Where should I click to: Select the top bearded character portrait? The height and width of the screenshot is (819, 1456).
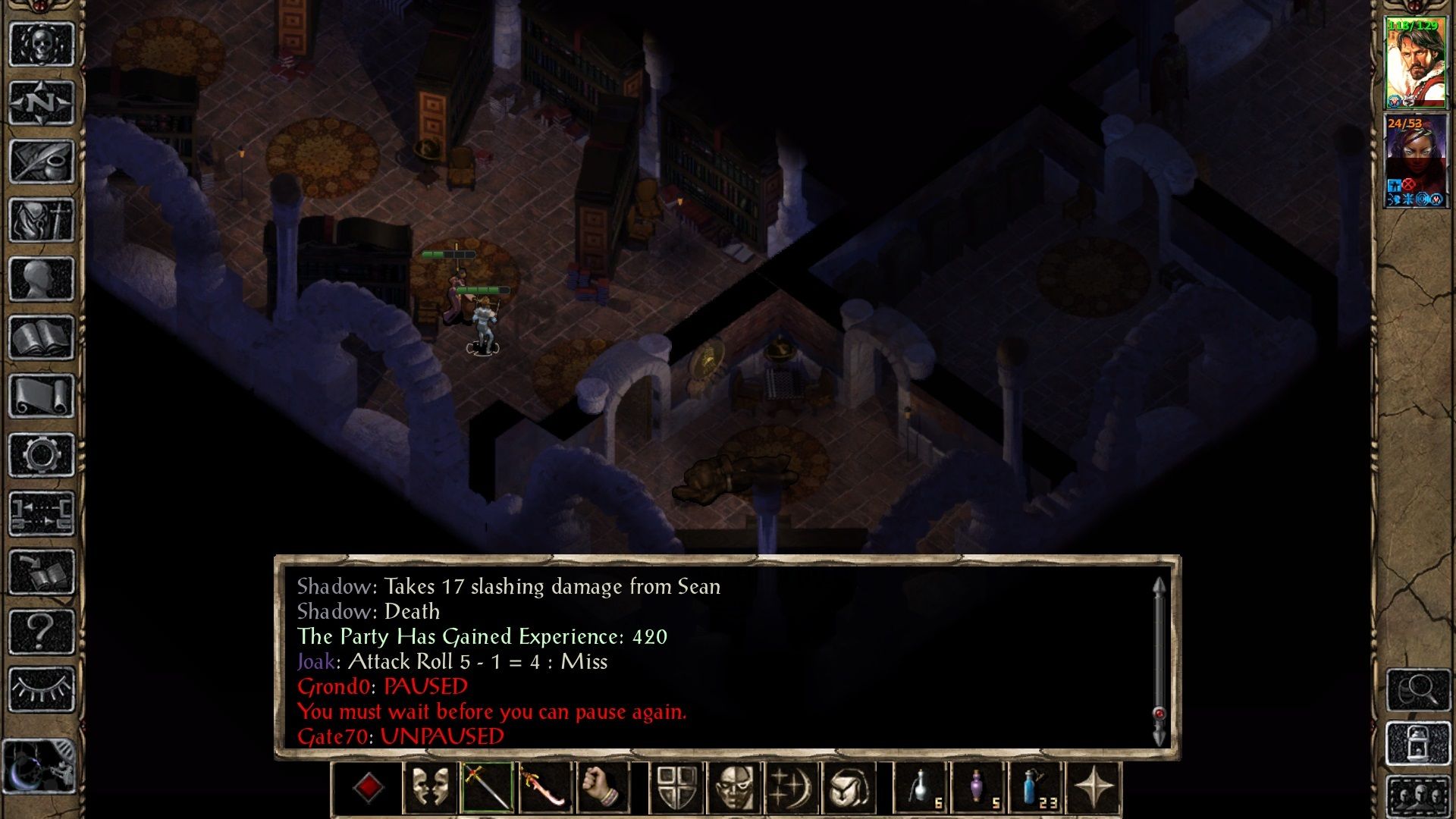click(x=1416, y=64)
